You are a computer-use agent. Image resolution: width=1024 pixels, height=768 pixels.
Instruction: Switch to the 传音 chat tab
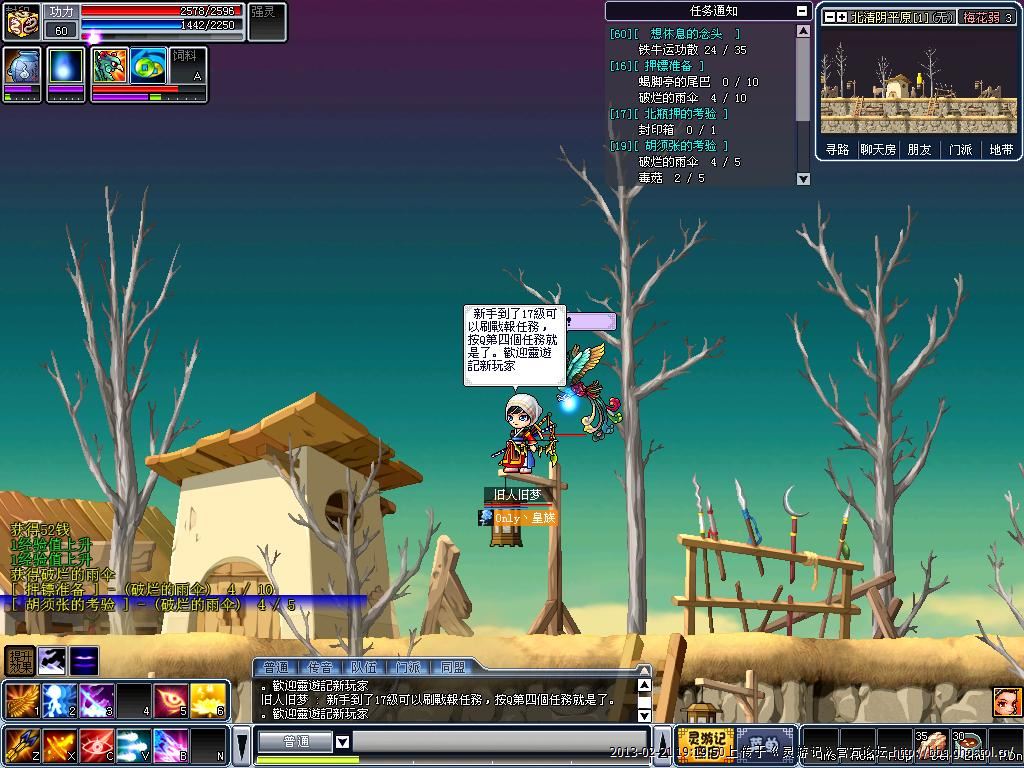pyautogui.click(x=320, y=667)
